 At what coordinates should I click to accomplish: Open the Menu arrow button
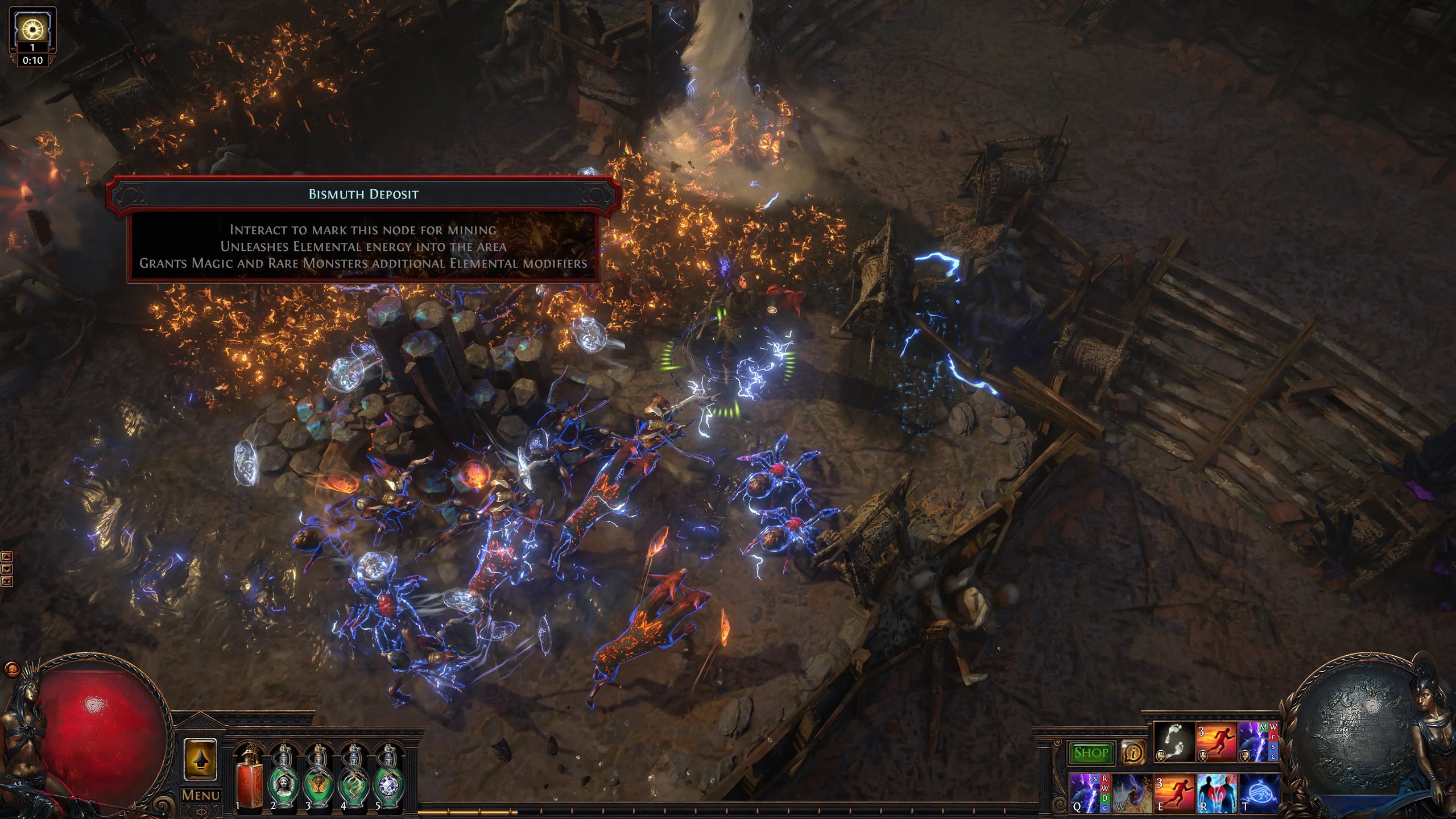pyautogui.click(x=200, y=759)
